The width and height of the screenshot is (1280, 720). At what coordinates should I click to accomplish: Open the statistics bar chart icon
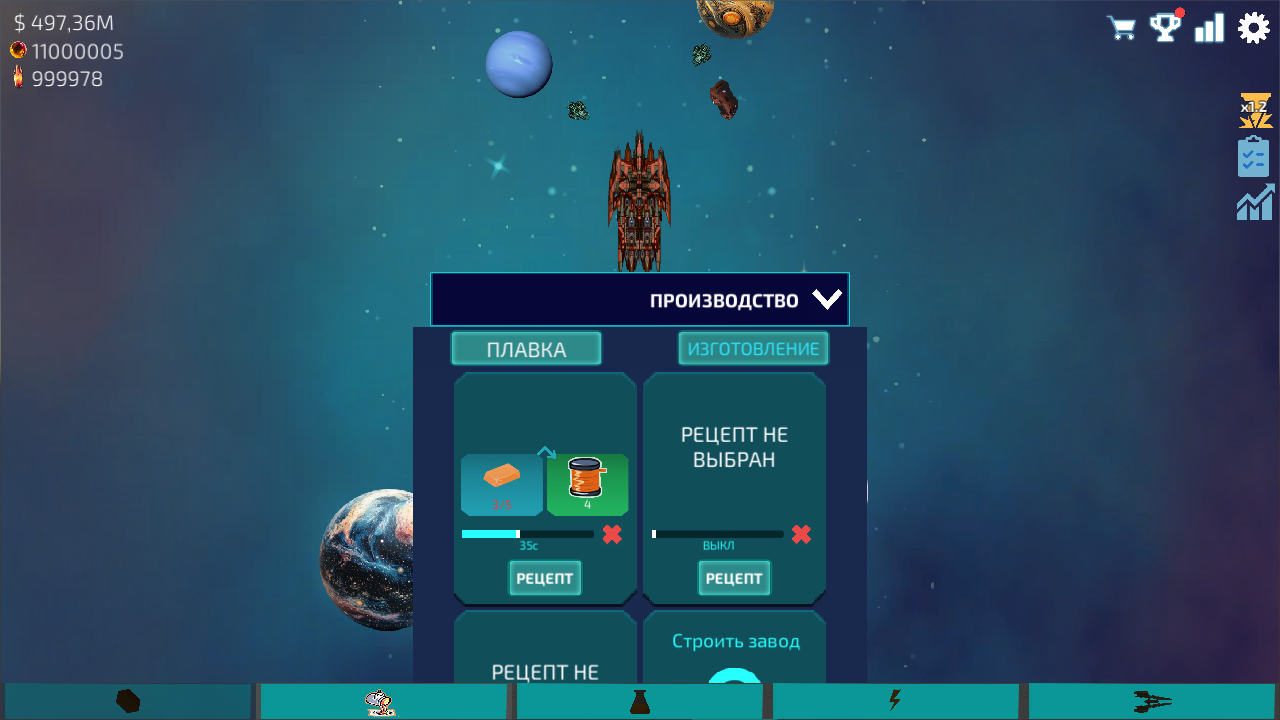click(1209, 27)
